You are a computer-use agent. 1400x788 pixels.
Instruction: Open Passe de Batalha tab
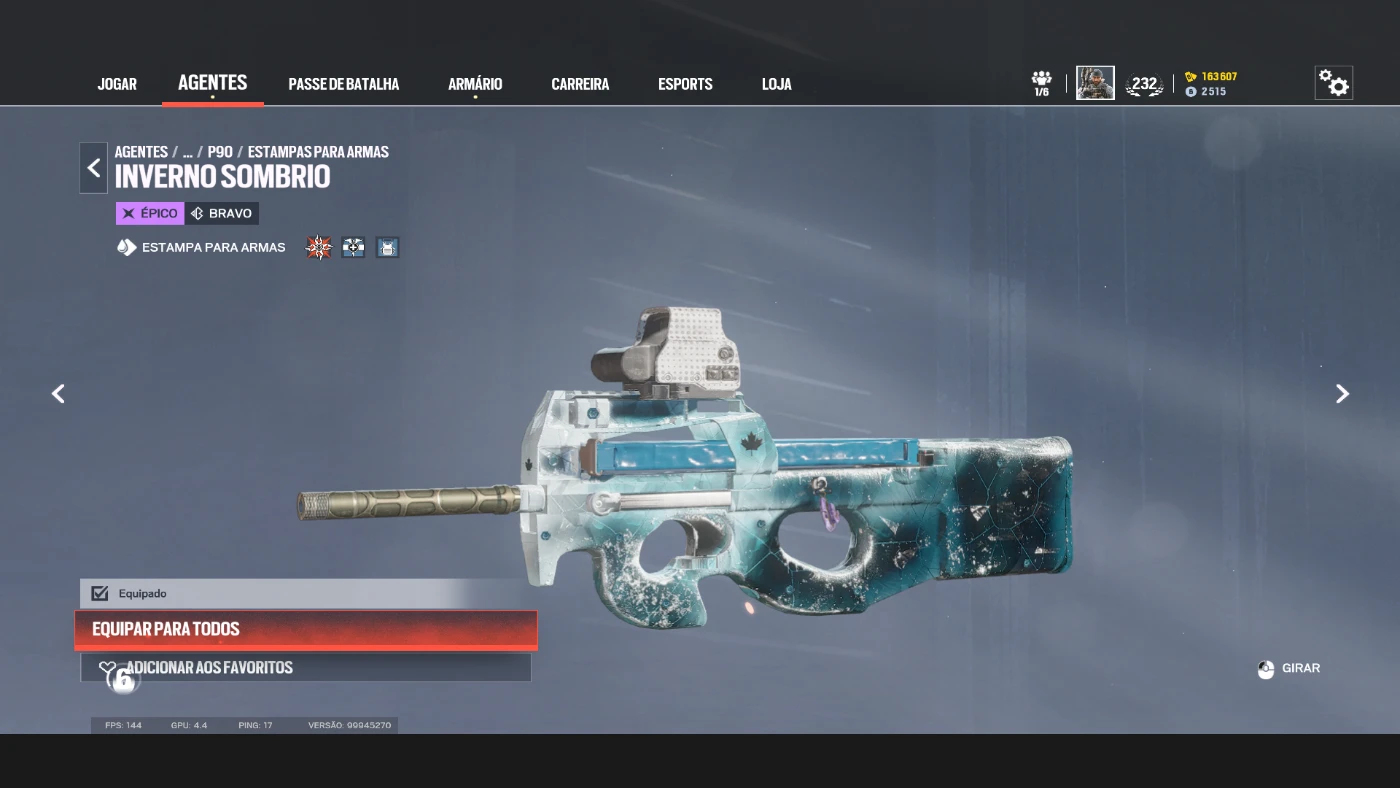pyautogui.click(x=343, y=84)
